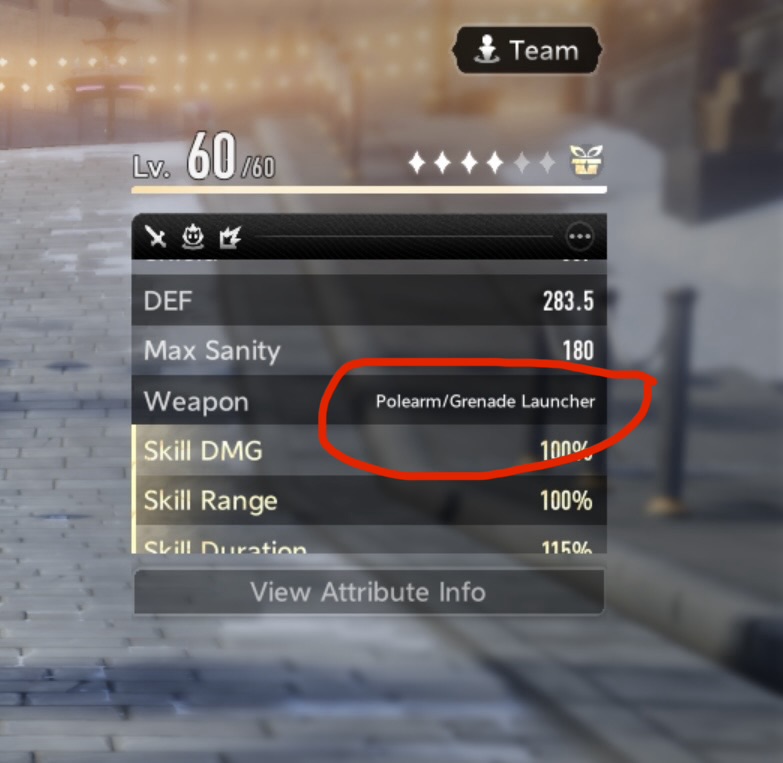Choose the Skill Range row
Viewport: 783px width, 763px height.
[x=368, y=501]
